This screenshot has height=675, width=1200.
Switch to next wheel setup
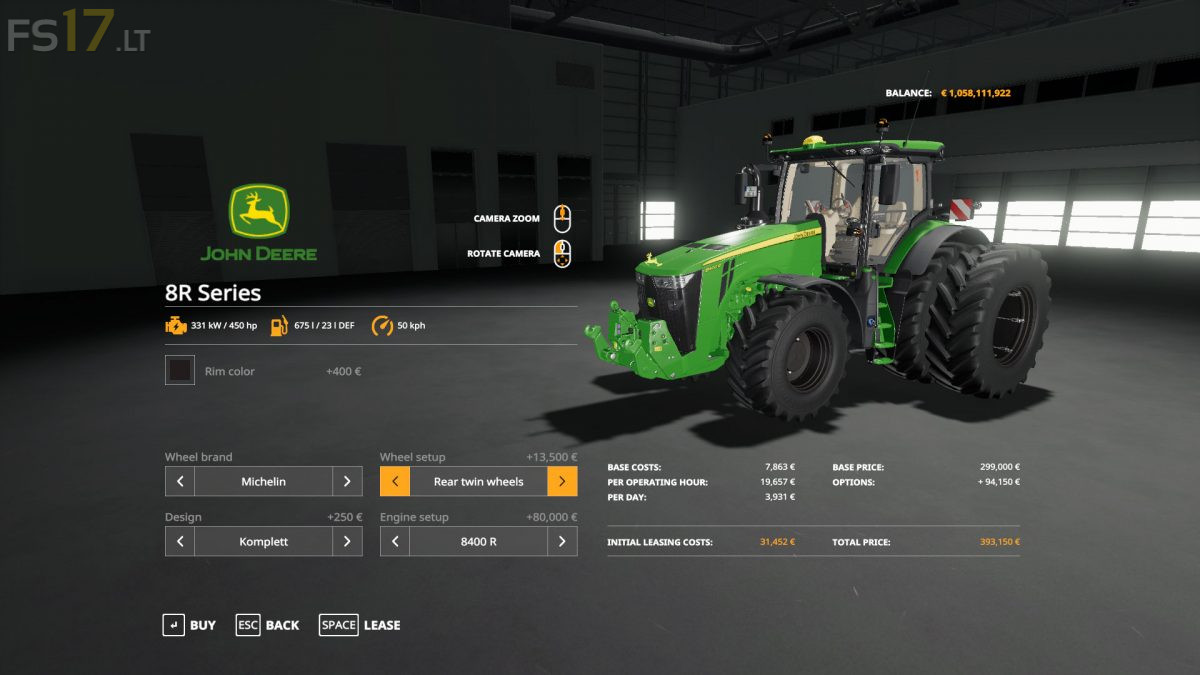coord(562,481)
